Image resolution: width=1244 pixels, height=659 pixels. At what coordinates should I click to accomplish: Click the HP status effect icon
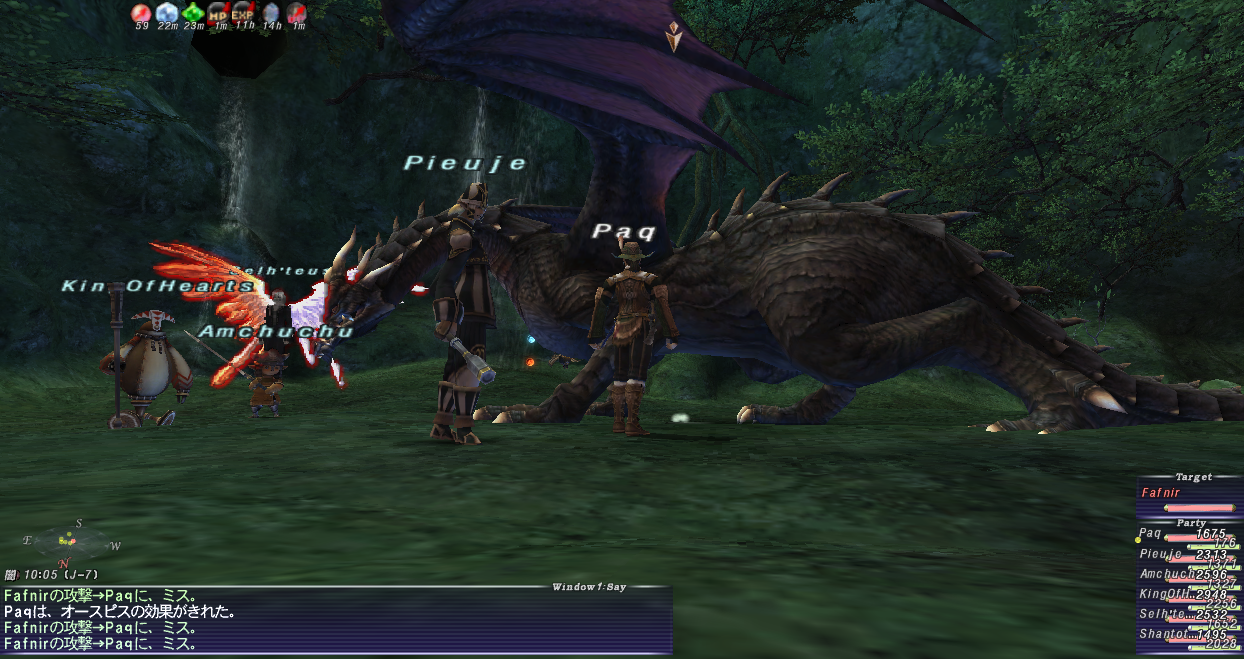[x=218, y=13]
